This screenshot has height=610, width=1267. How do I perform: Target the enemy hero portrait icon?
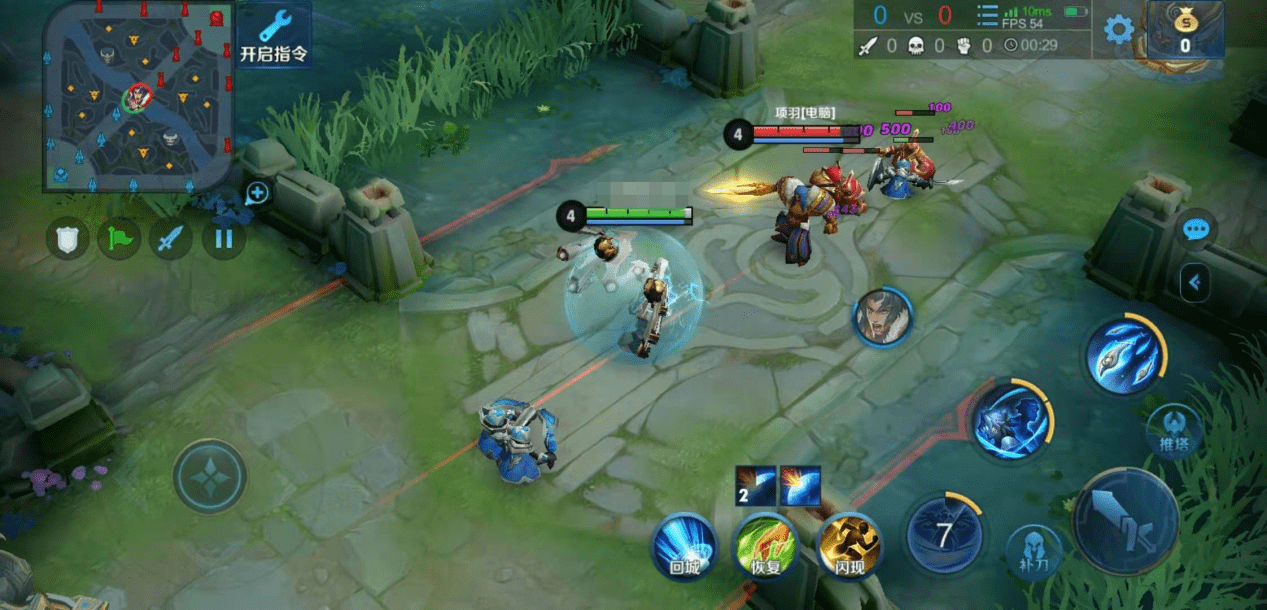click(x=882, y=317)
